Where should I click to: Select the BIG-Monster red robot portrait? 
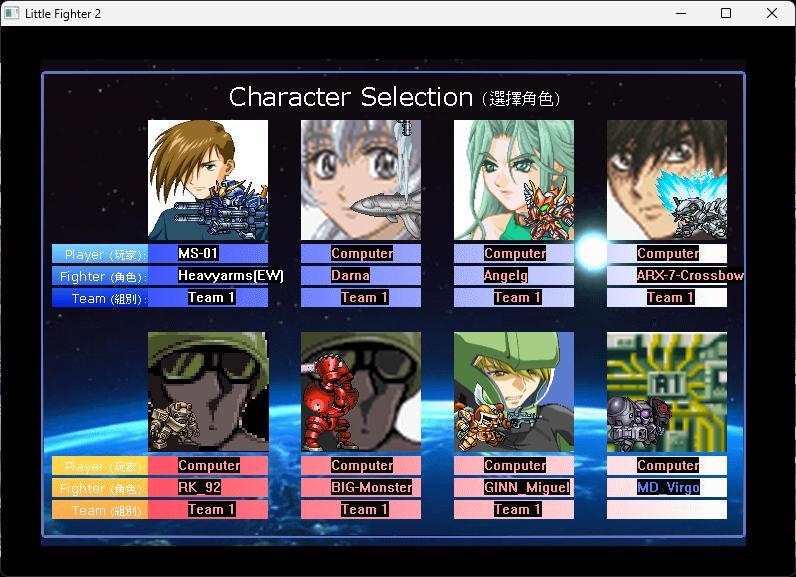pos(361,392)
